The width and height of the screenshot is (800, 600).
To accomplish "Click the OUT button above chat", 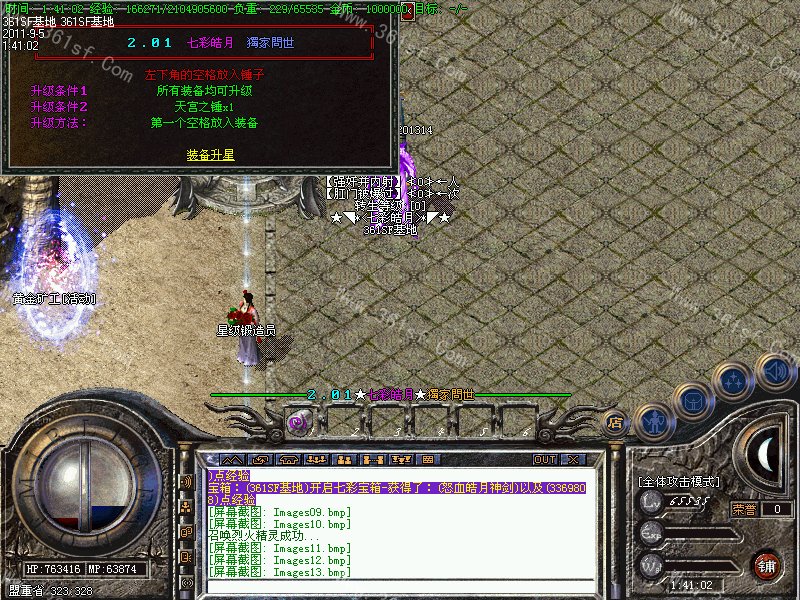I will tap(544, 459).
